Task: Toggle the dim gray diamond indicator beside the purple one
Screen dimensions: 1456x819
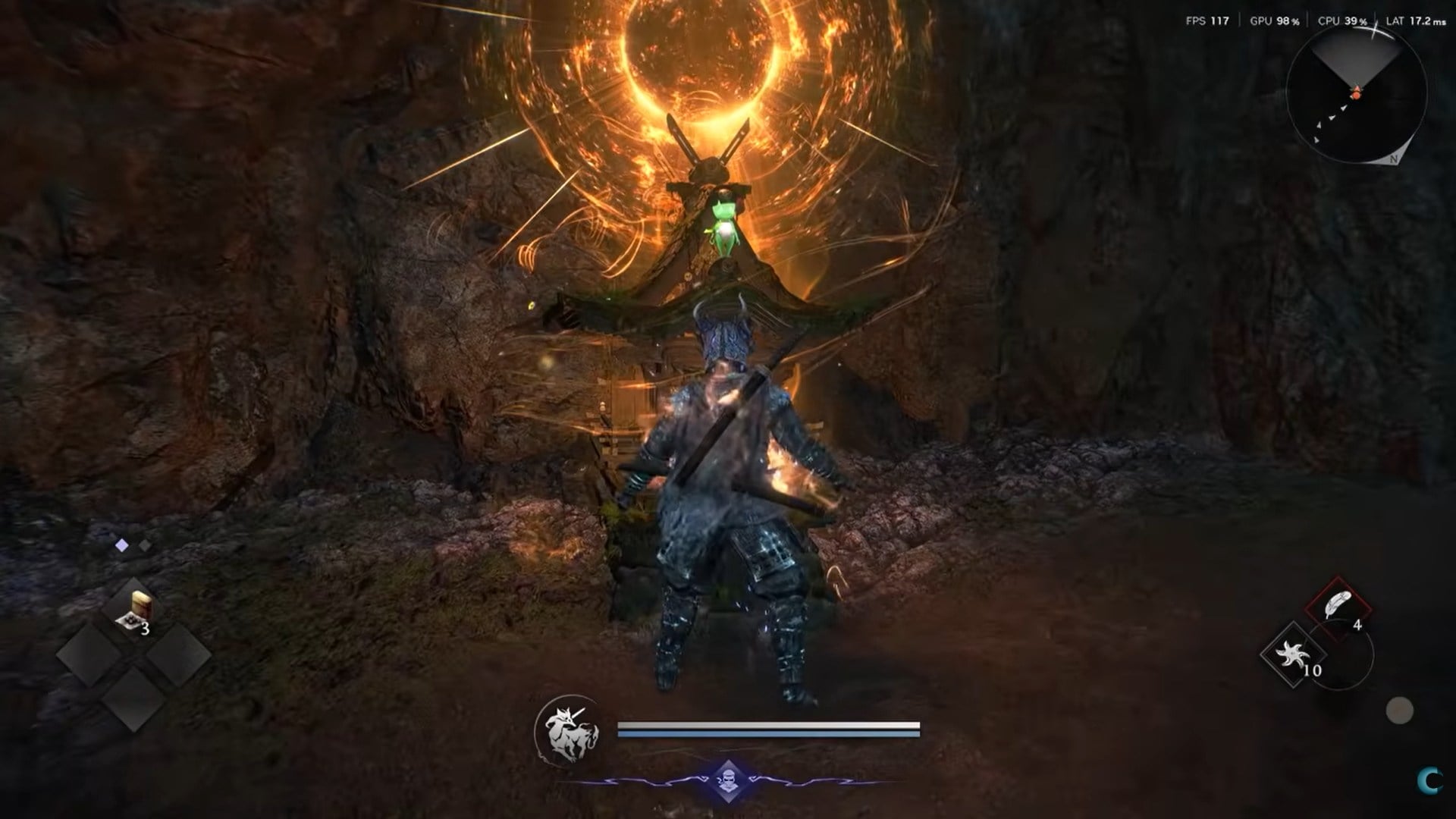Action: (145, 545)
